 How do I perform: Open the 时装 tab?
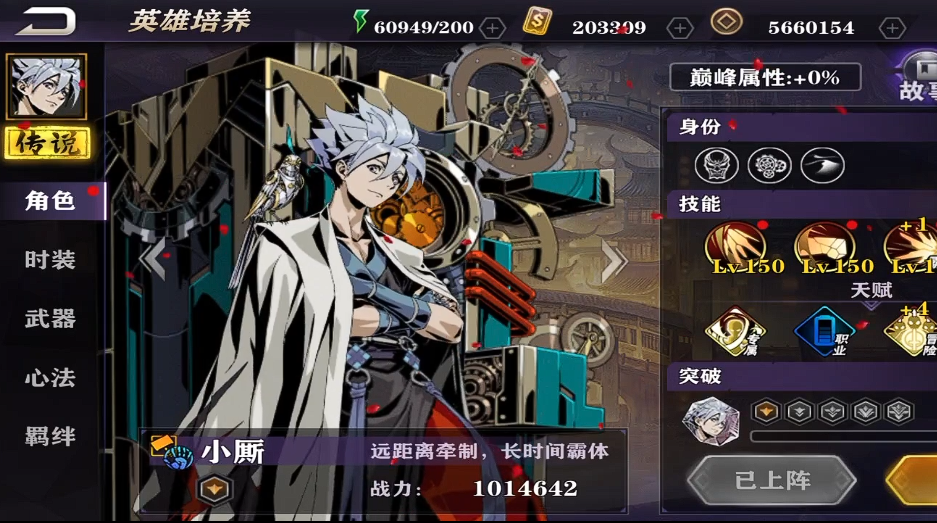point(50,260)
